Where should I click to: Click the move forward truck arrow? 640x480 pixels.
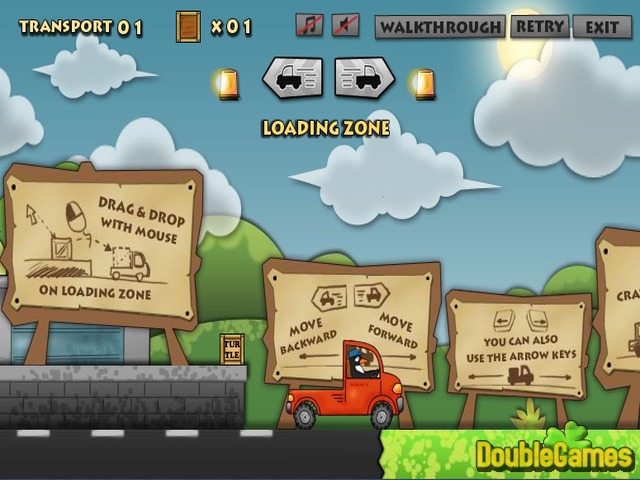pos(364,77)
